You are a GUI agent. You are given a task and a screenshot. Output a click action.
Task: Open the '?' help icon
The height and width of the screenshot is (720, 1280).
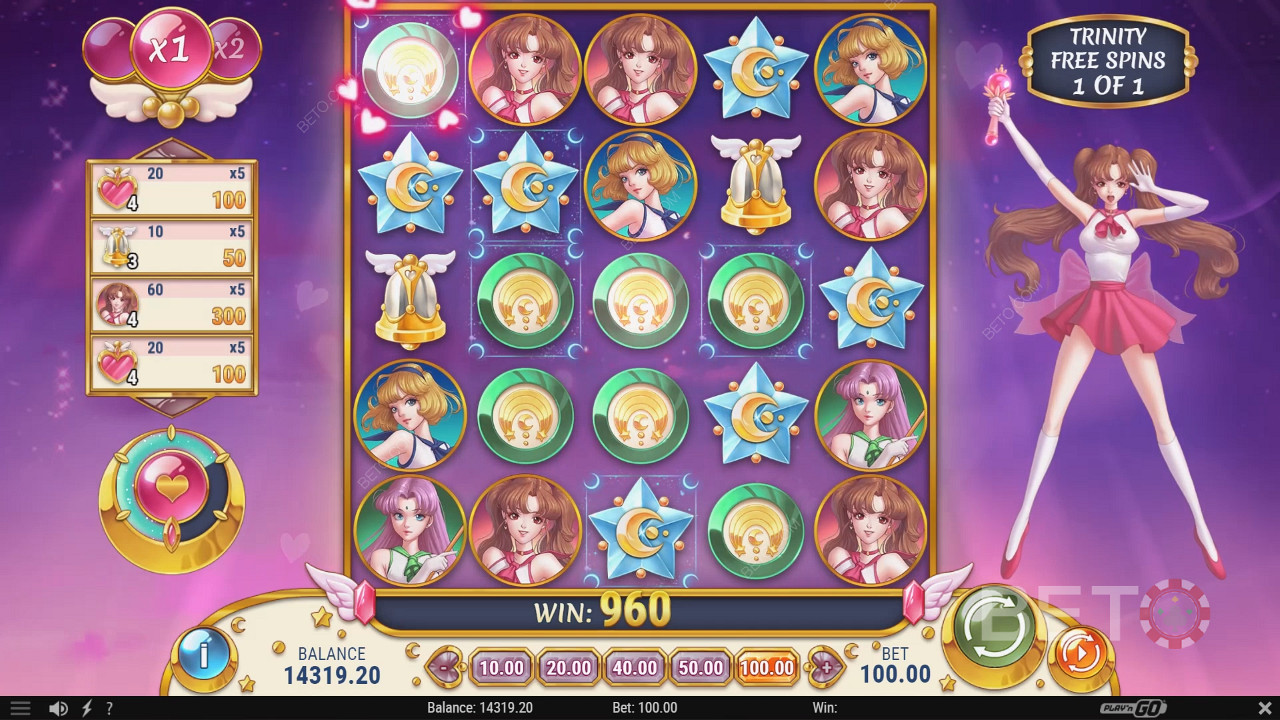(108, 708)
